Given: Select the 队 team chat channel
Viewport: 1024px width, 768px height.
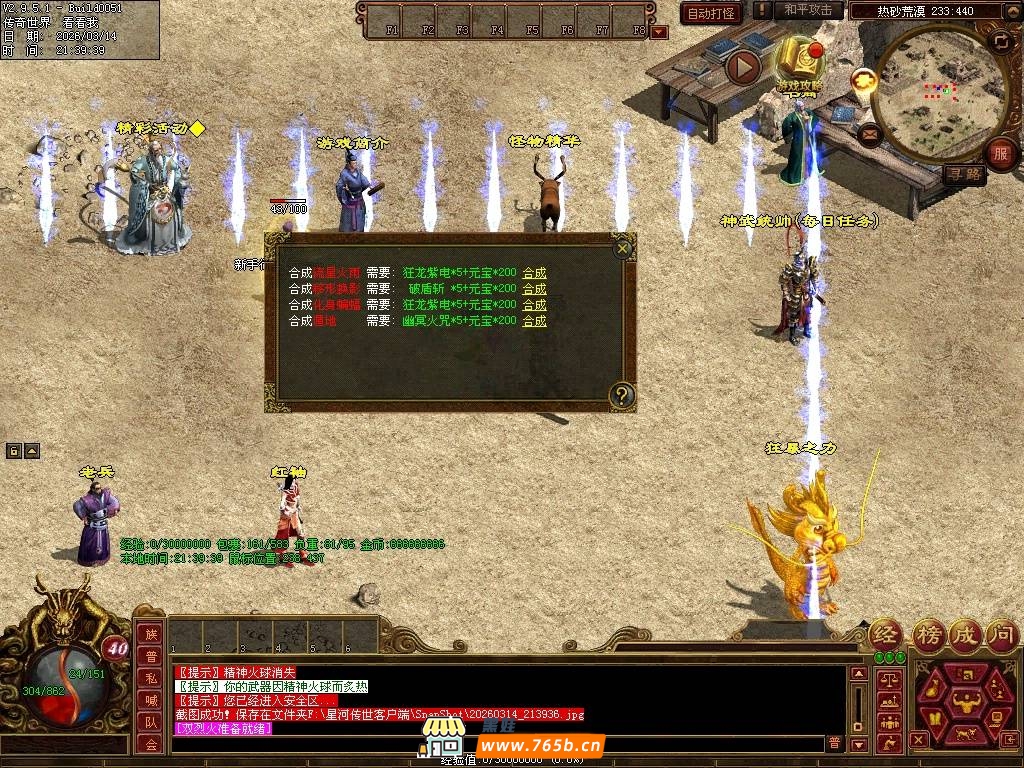Looking at the screenshot, I should point(150,722).
